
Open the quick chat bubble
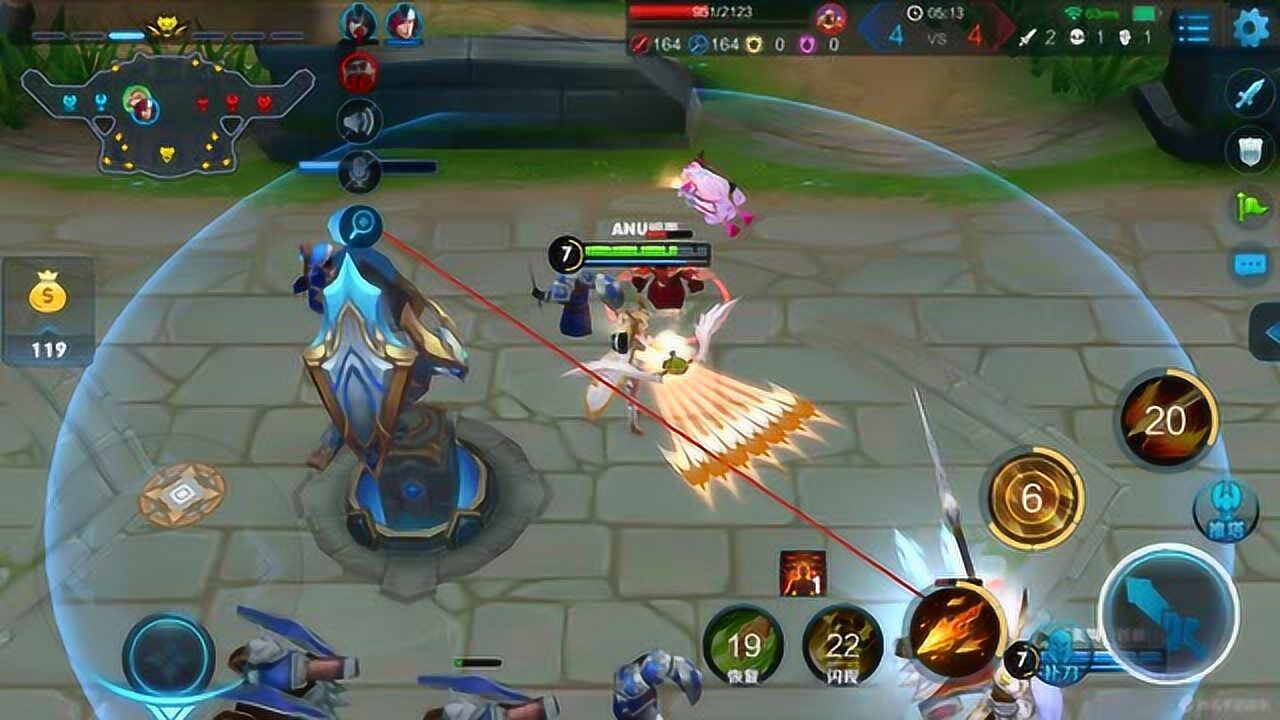pos(1250,264)
